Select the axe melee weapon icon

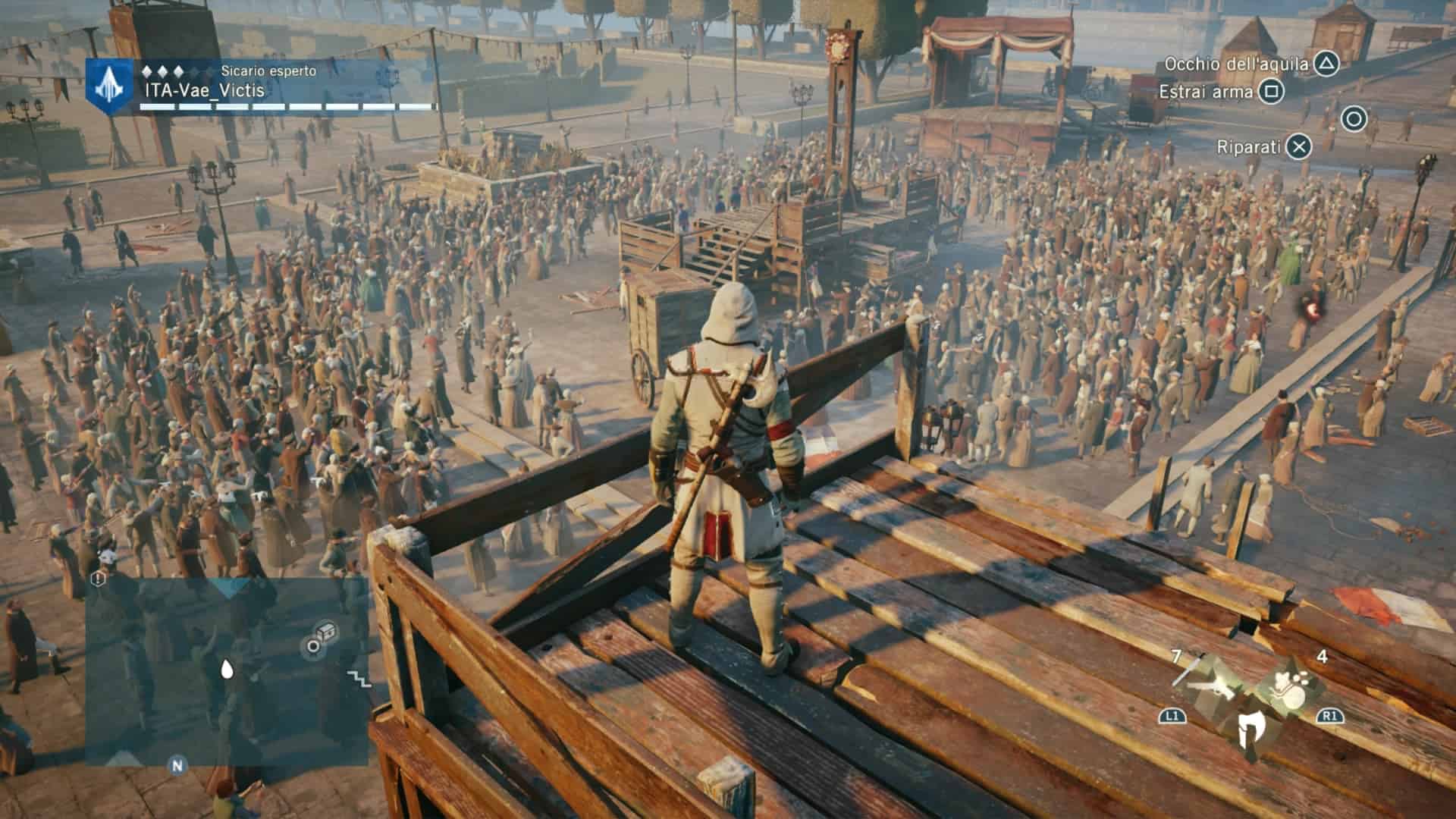1250,730
